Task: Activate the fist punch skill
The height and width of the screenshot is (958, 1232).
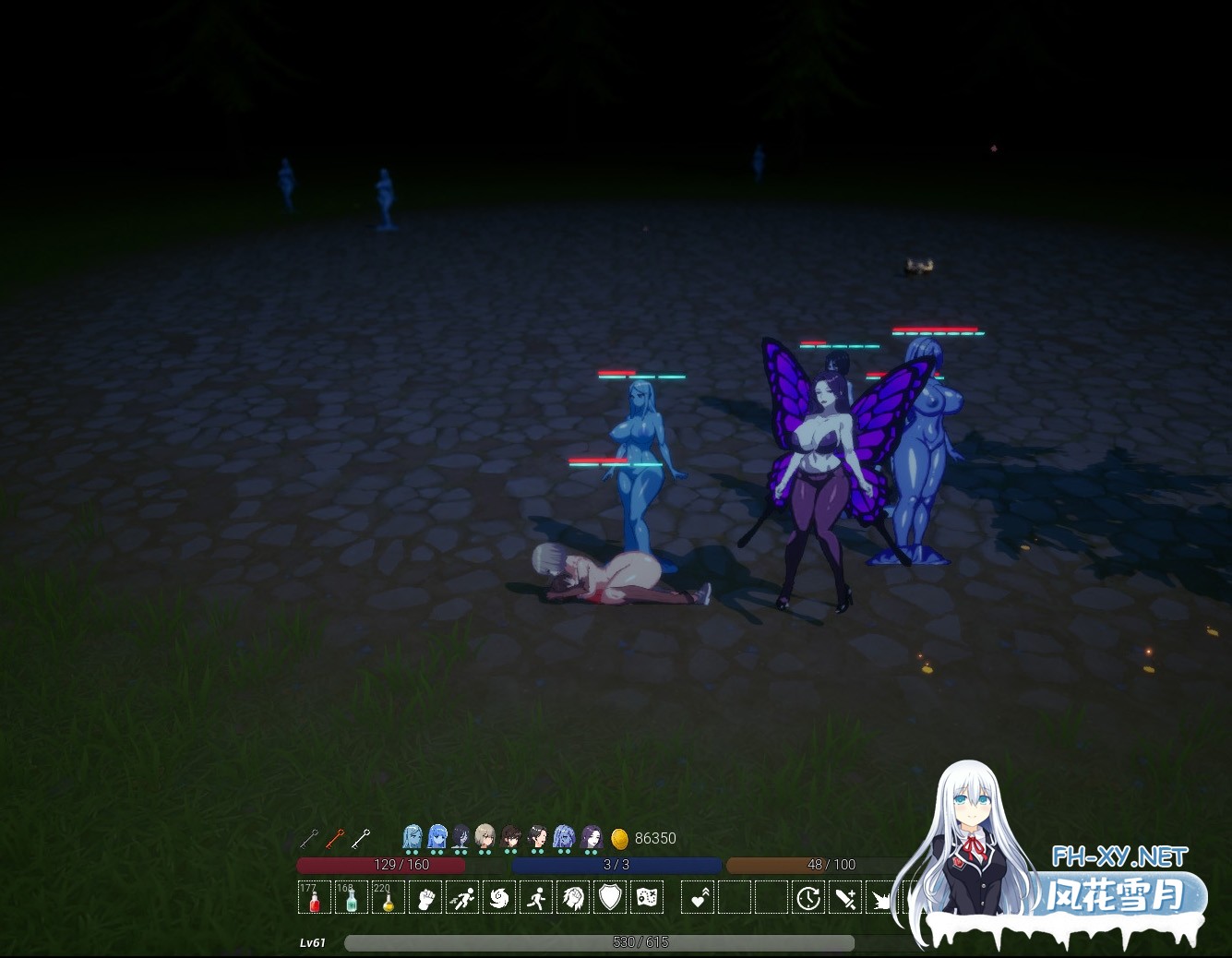Action: click(425, 897)
